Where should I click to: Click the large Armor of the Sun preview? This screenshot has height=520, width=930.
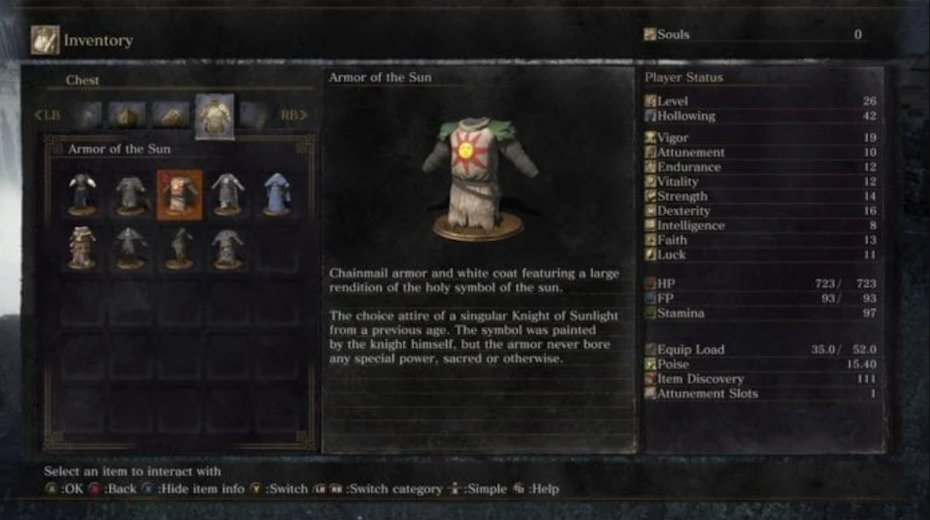click(x=478, y=180)
